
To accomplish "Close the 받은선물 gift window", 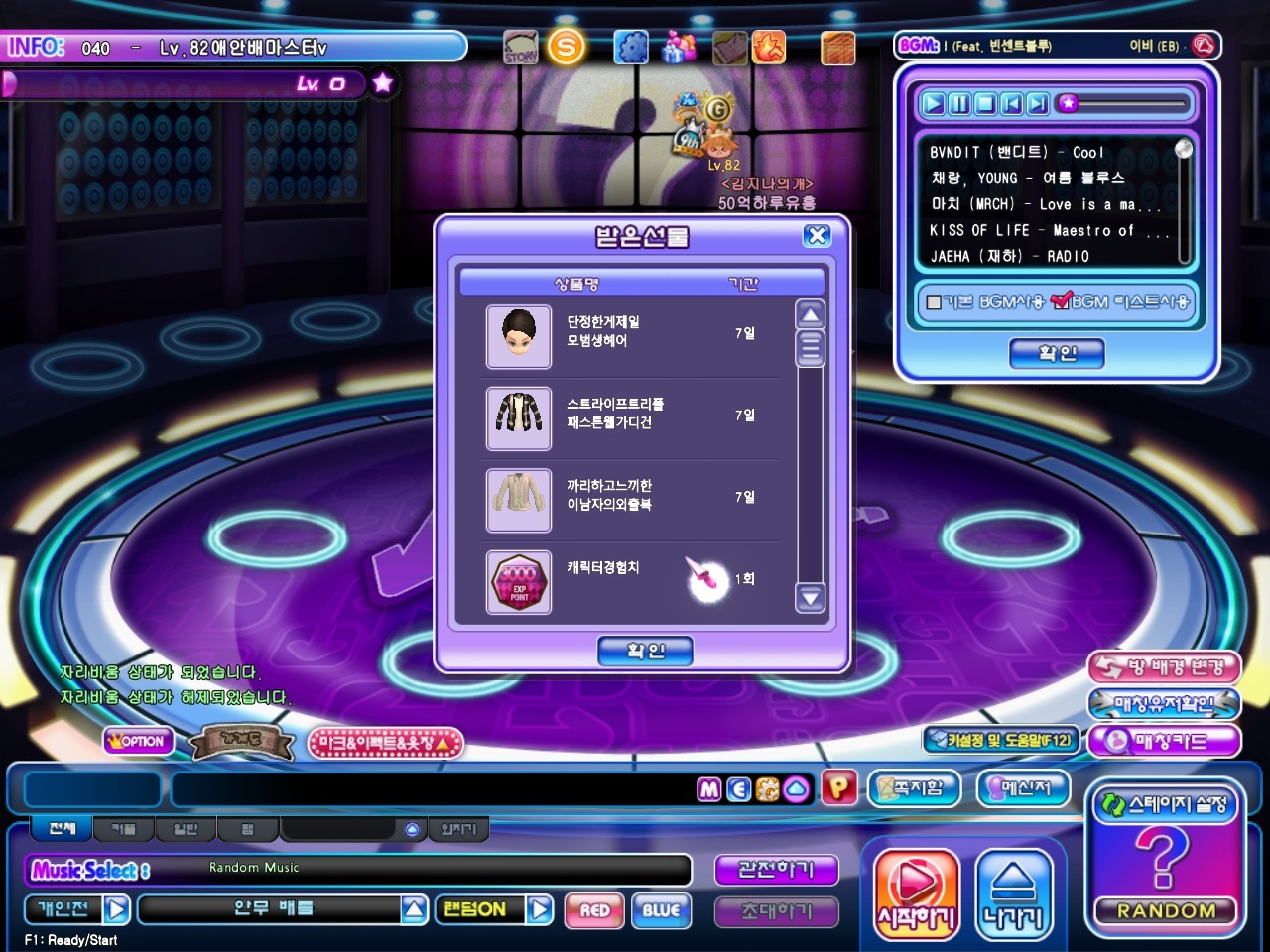I will [817, 235].
